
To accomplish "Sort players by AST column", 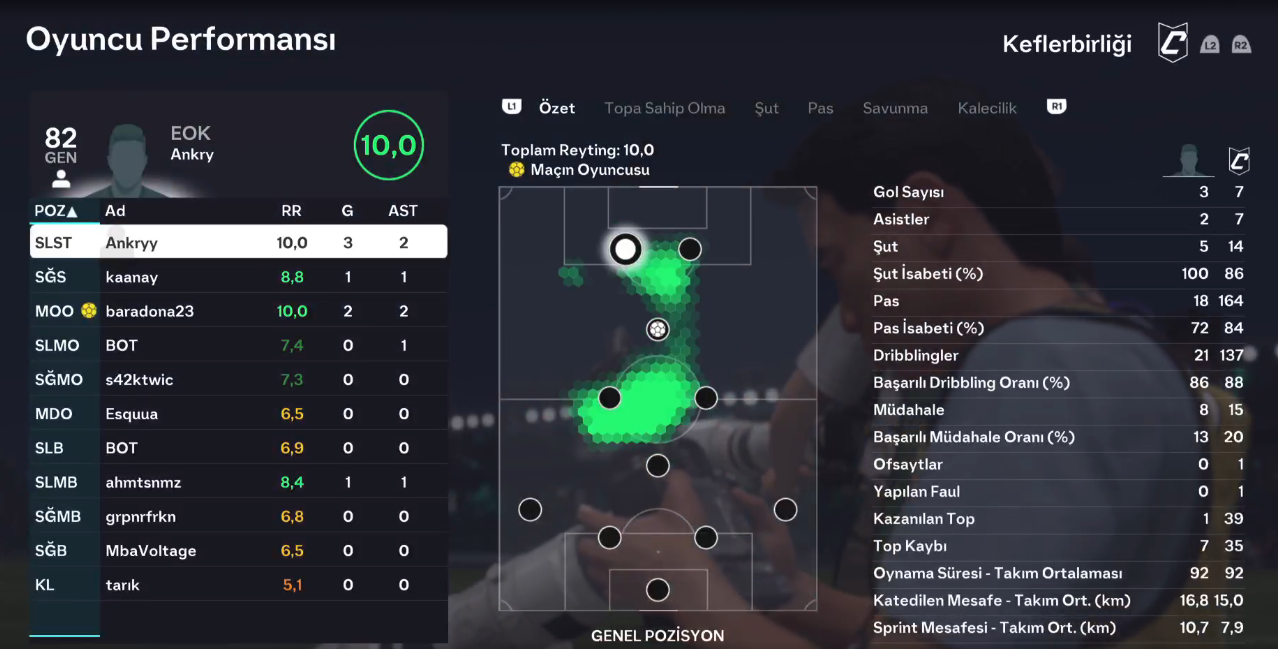I will pos(403,211).
